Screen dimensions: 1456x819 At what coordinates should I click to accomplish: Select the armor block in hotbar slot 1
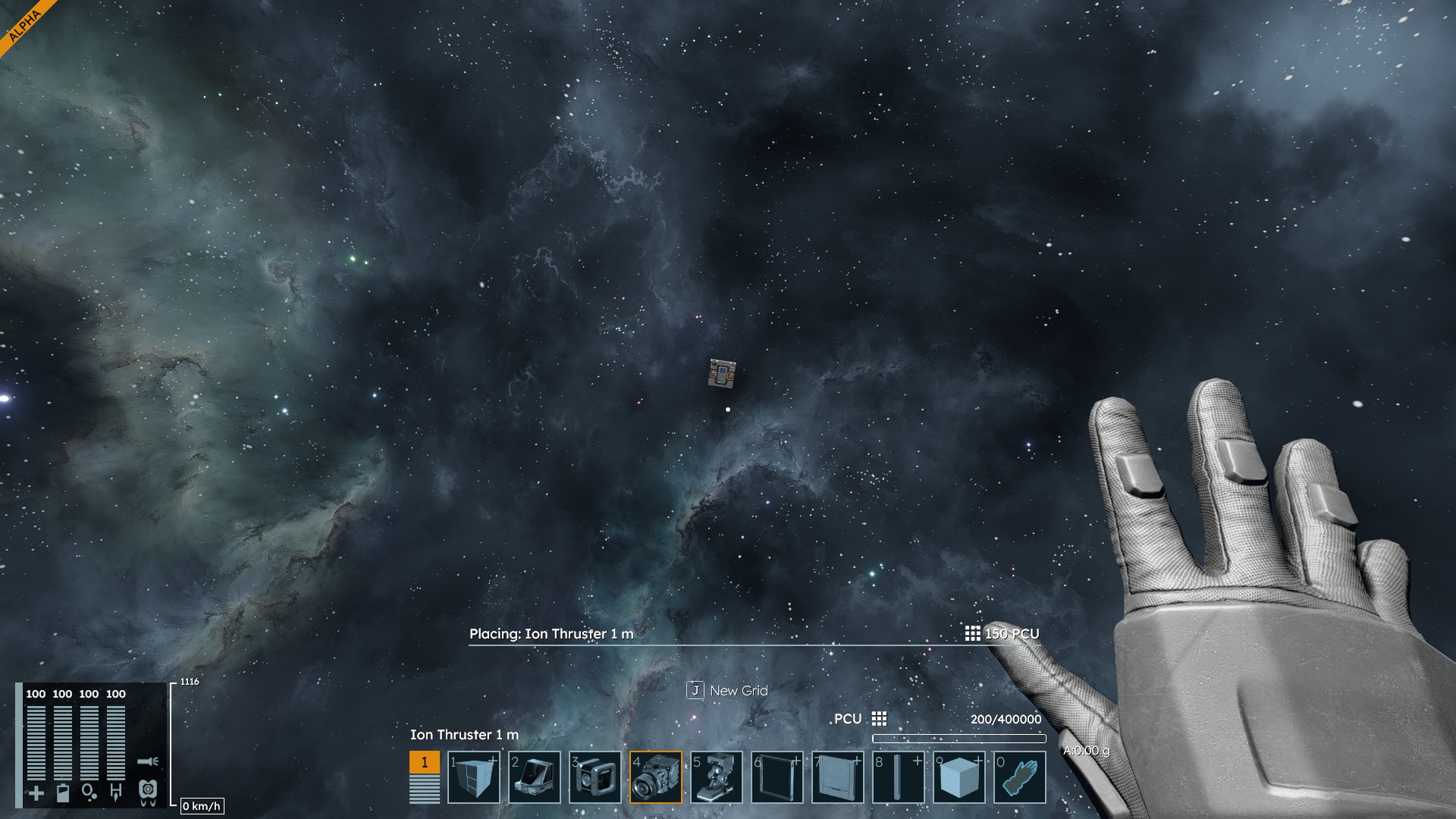click(x=474, y=777)
